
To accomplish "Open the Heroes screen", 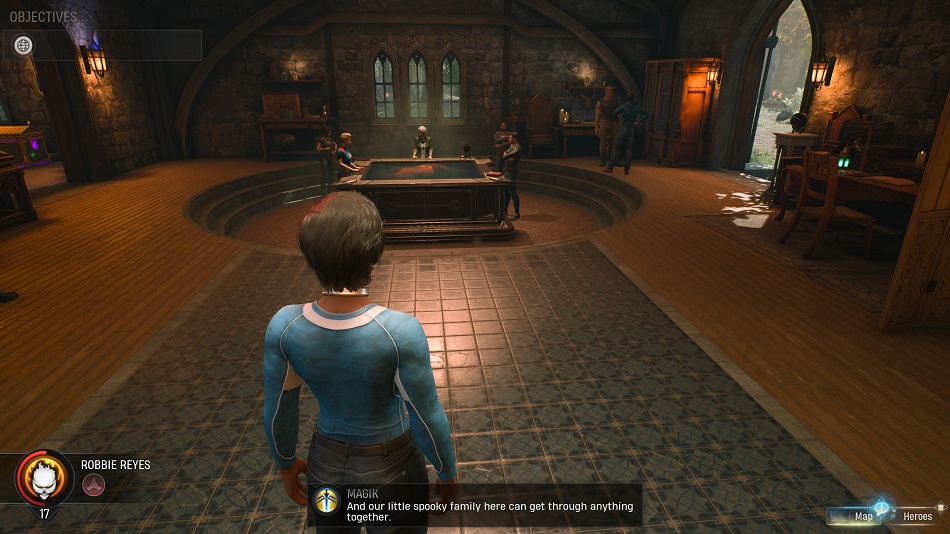I will click(x=917, y=516).
